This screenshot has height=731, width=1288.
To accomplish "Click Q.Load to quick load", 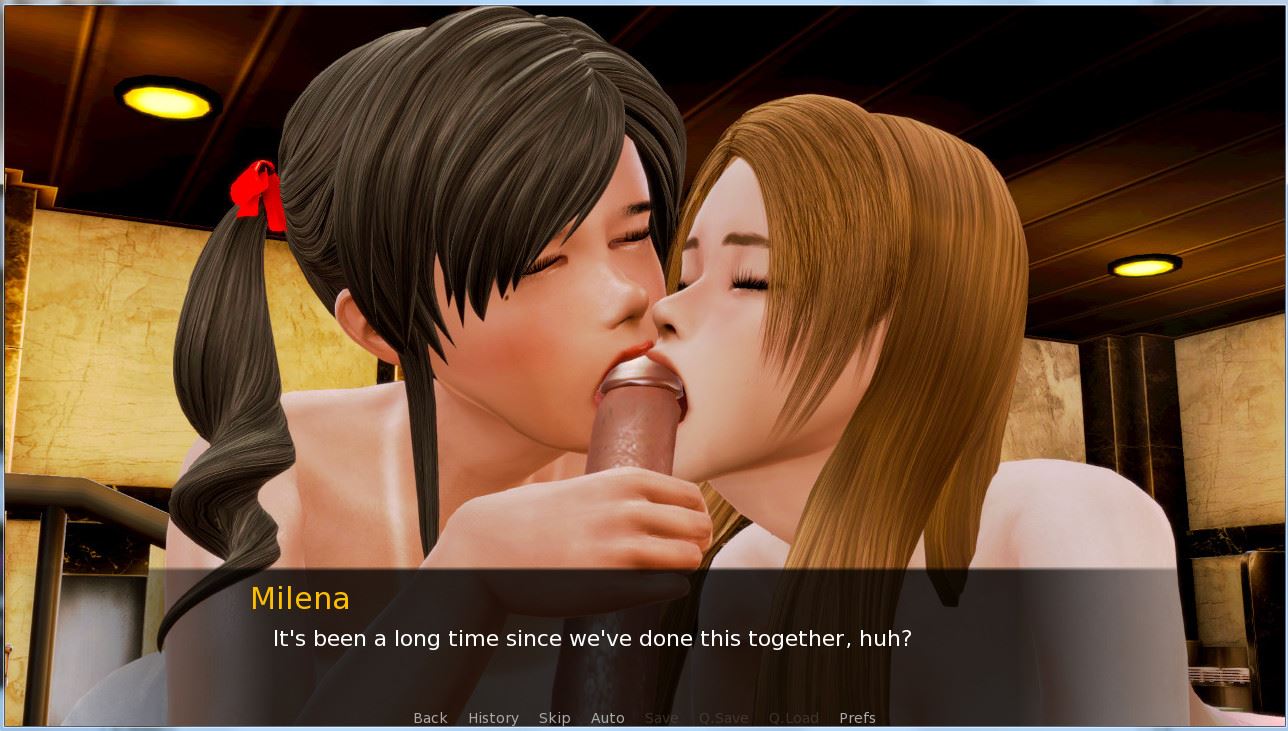I will point(793,718).
